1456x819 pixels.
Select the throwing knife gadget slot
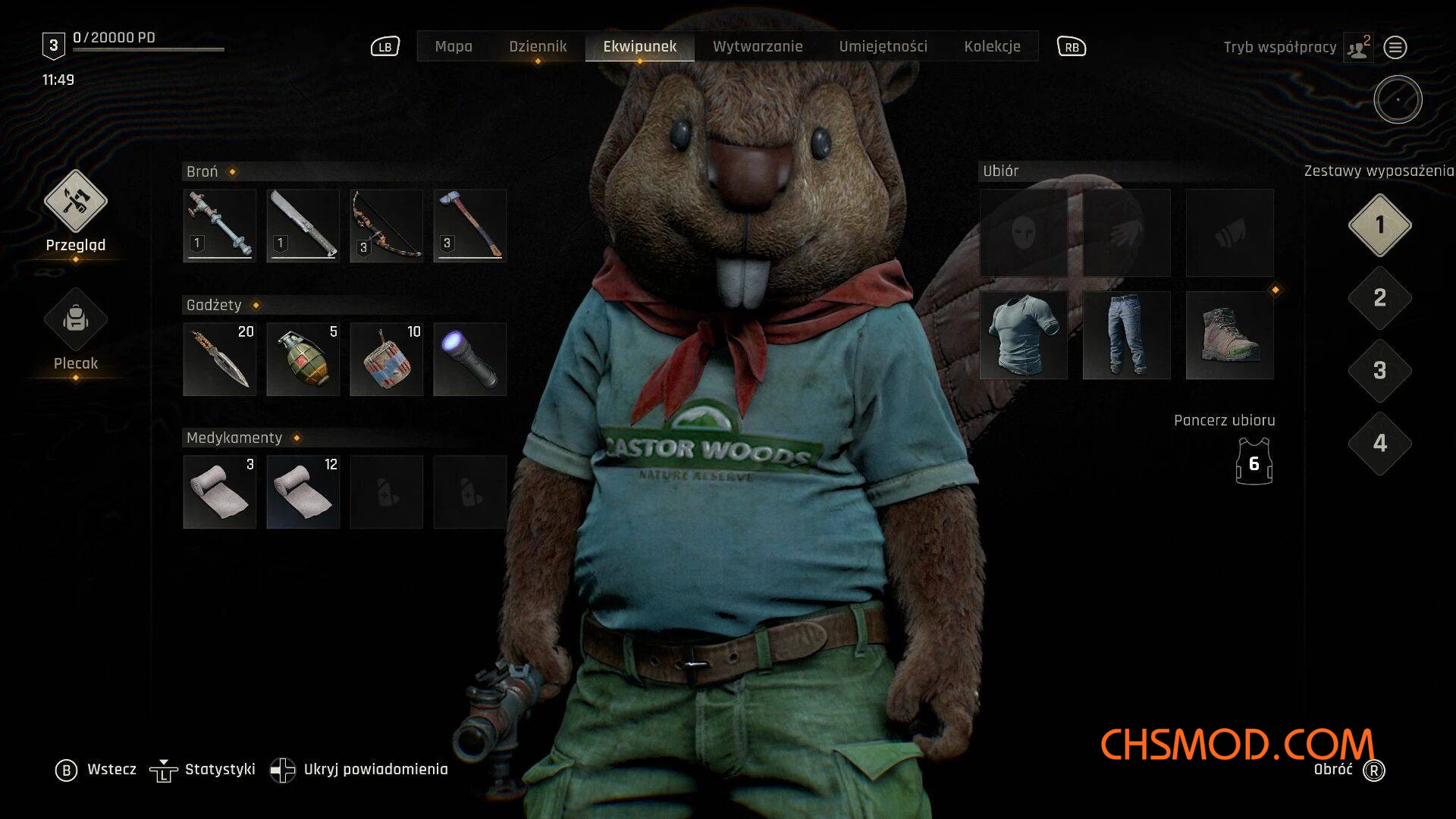click(x=220, y=359)
